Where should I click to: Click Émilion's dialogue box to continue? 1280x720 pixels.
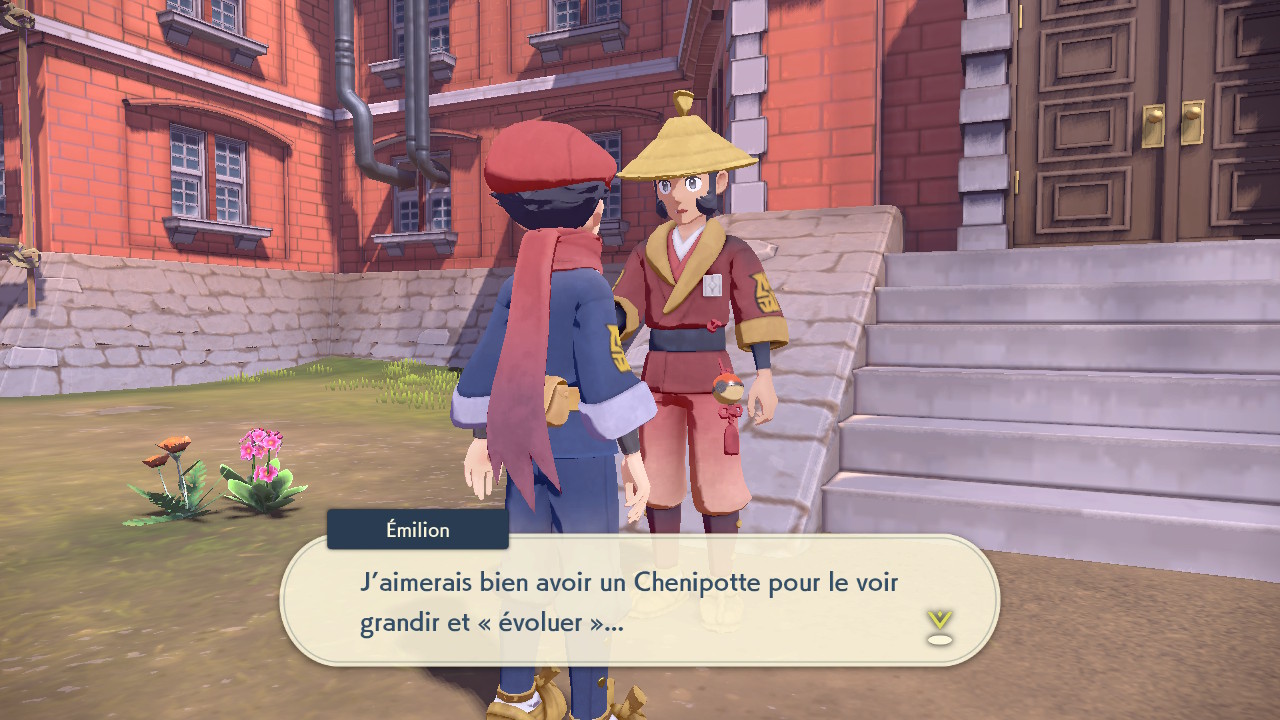point(640,600)
